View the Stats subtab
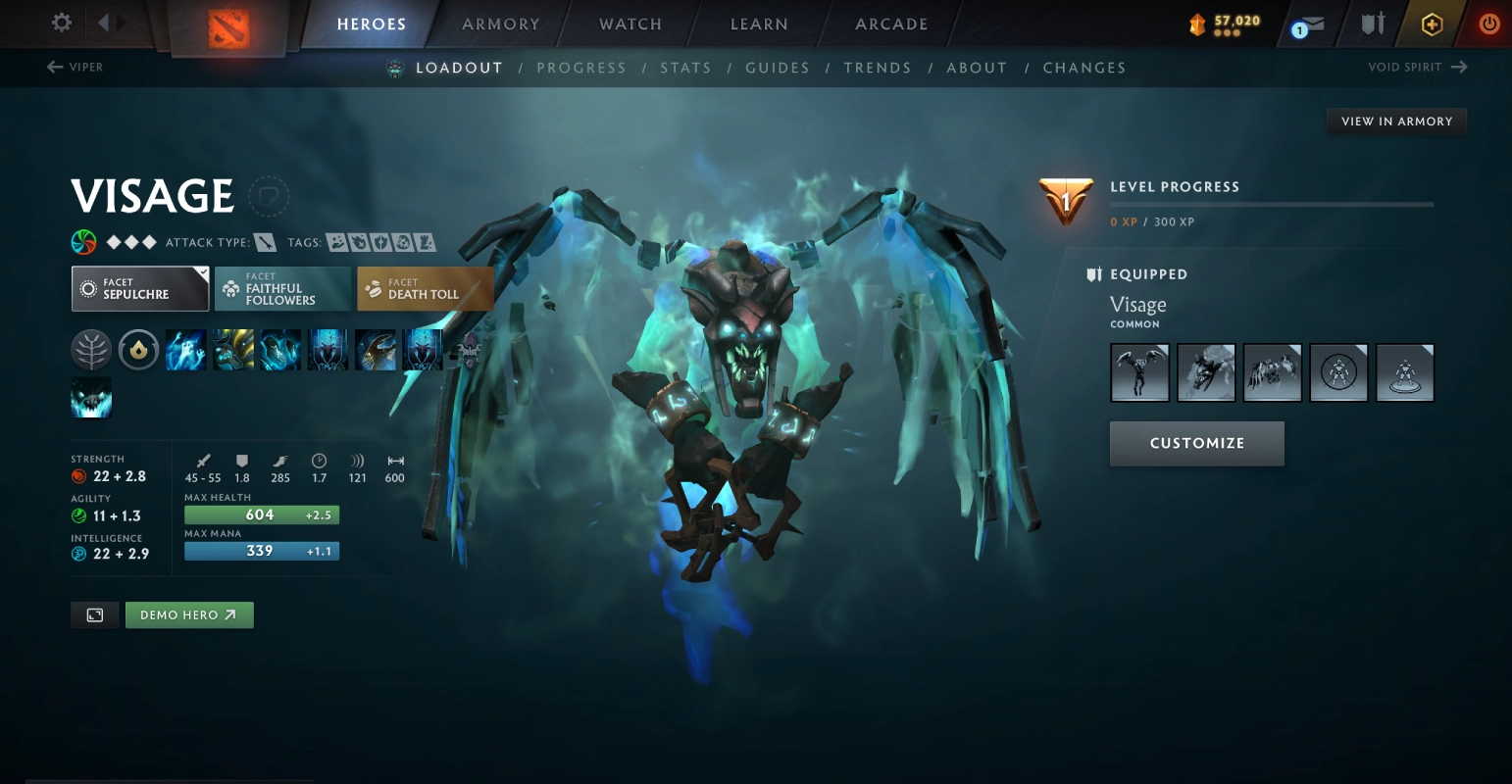This screenshot has height=784, width=1512. pos(685,68)
